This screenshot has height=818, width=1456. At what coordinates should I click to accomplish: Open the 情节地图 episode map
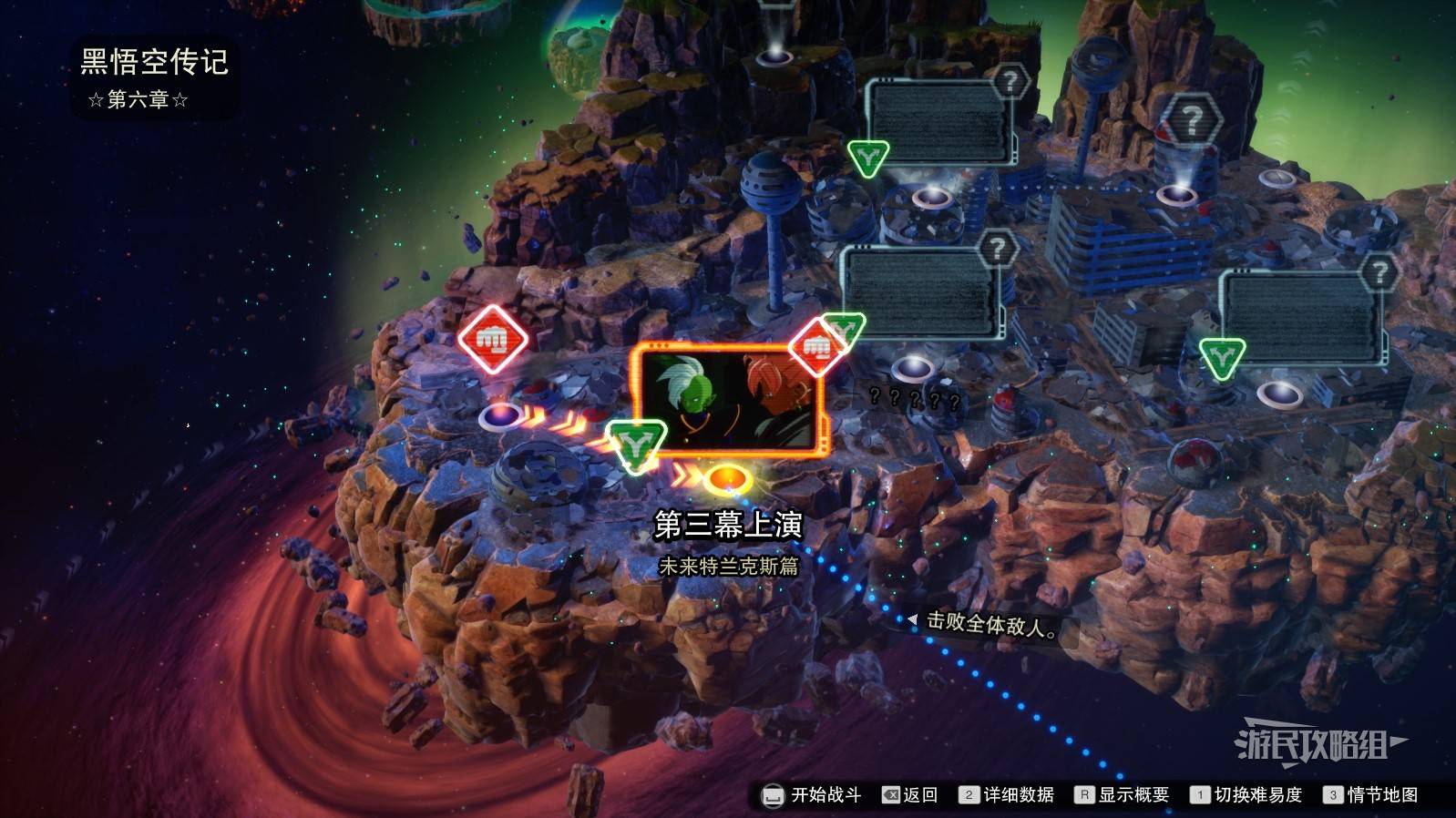pyautogui.click(x=1371, y=795)
